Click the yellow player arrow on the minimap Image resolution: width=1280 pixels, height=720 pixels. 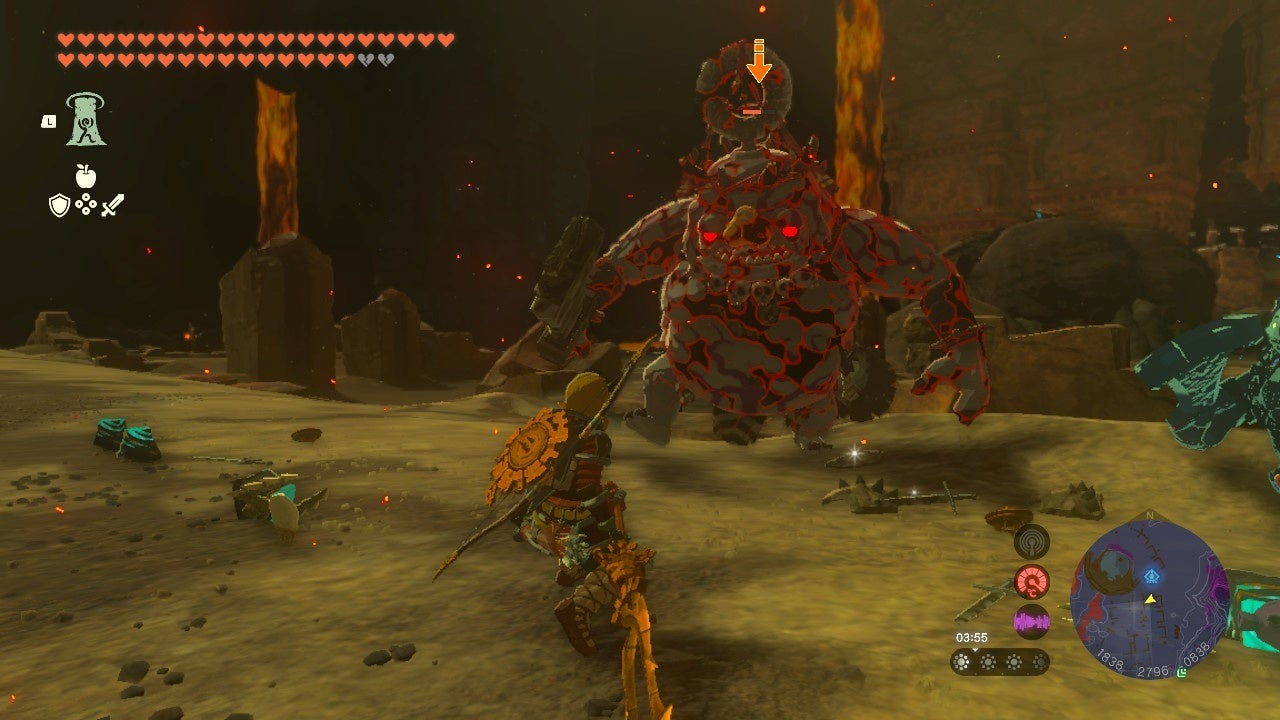(1150, 600)
